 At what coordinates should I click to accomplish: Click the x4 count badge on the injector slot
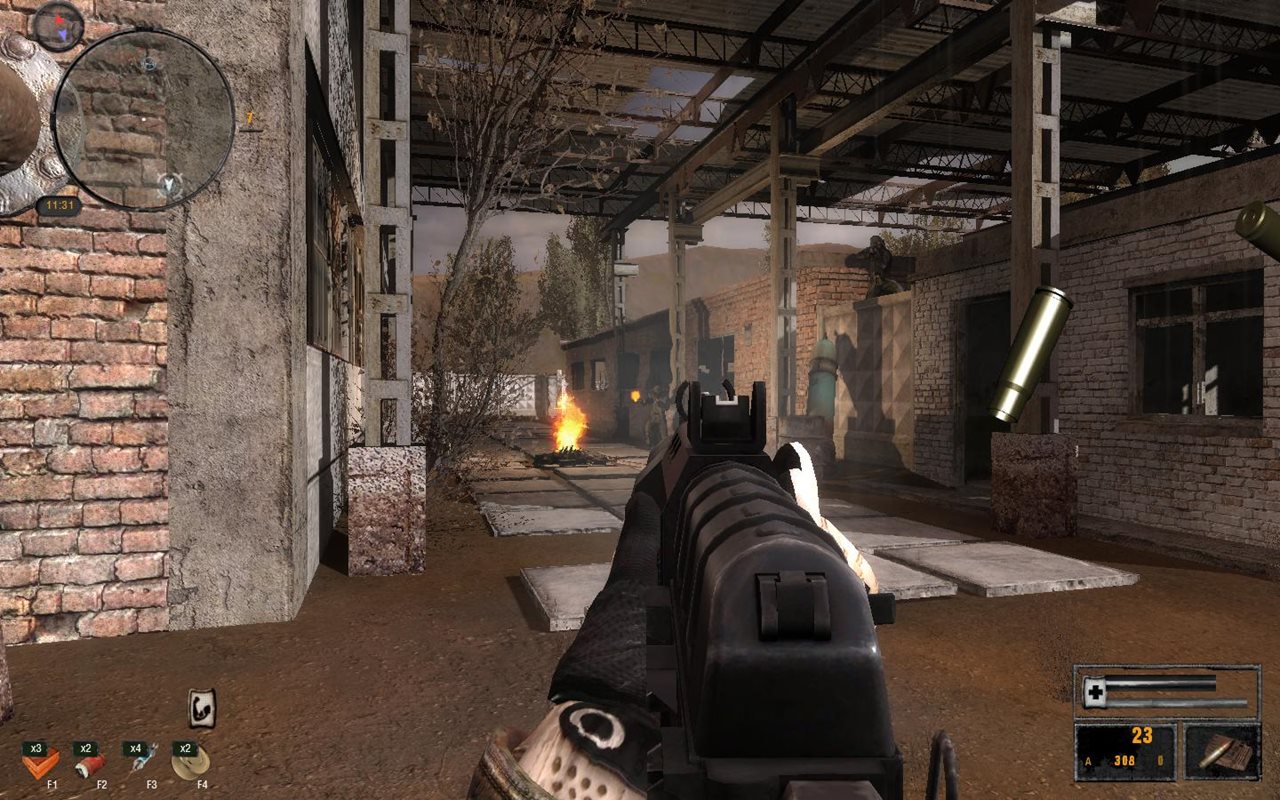[x=136, y=748]
